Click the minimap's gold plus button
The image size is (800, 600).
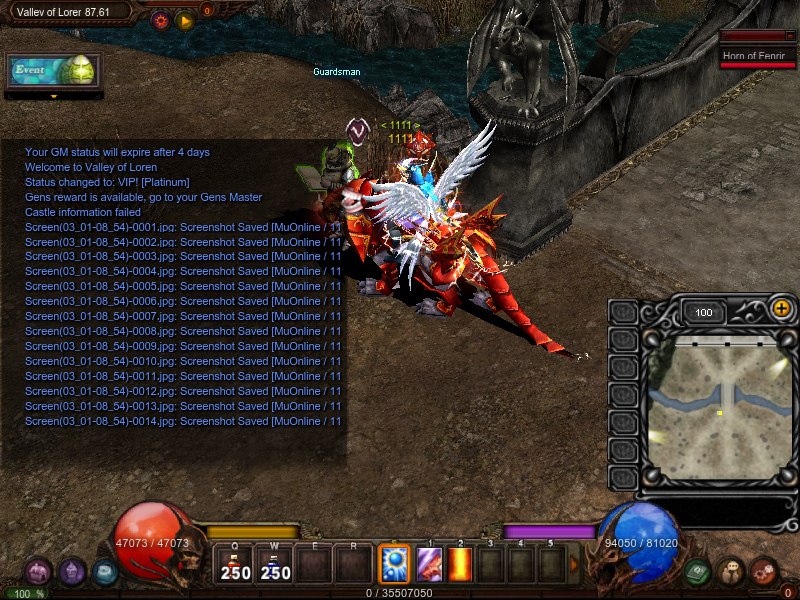[782, 309]
